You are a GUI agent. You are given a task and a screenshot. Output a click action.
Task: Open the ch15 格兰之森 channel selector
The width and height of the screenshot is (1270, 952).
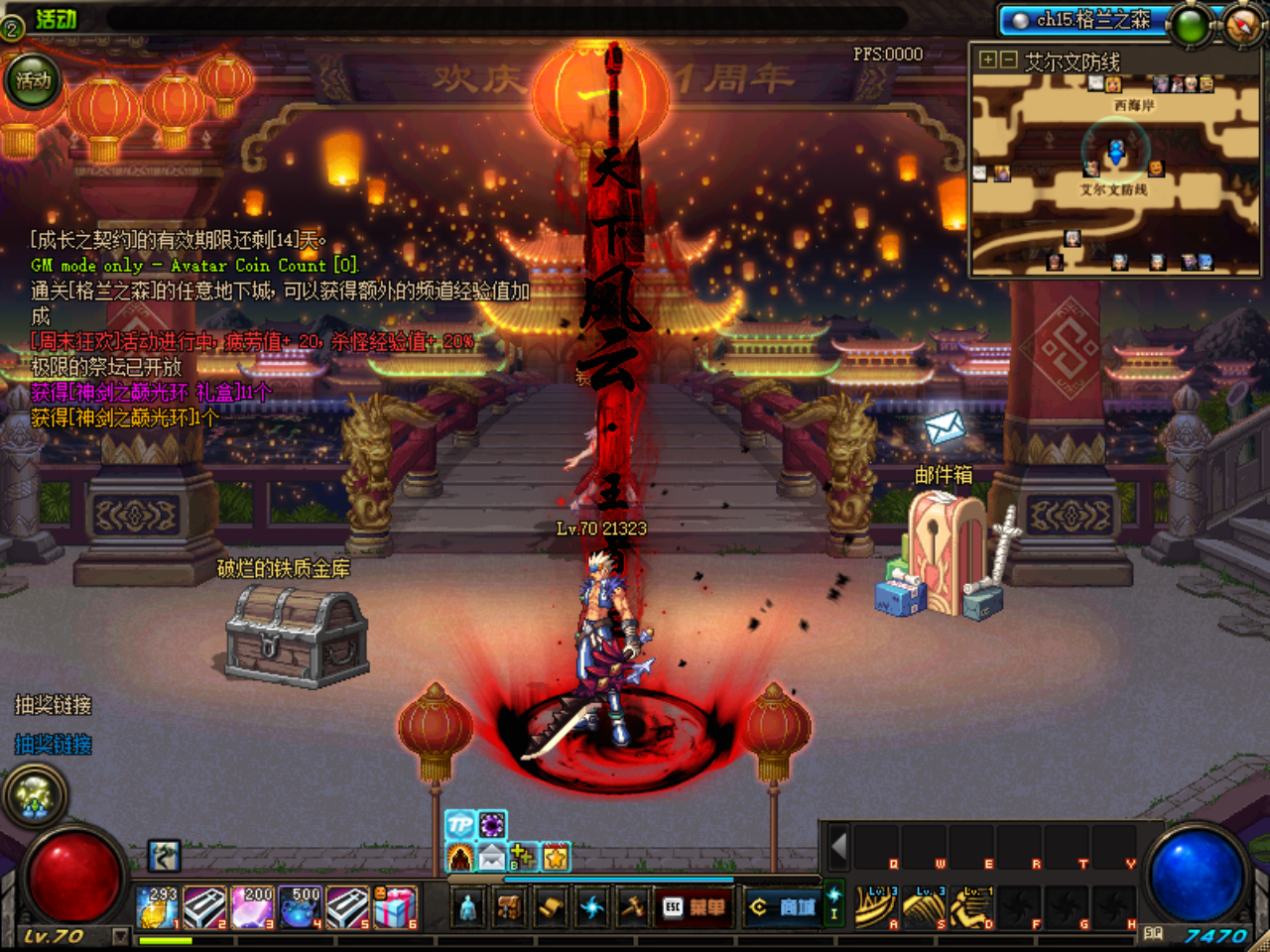click(1081, 20)
